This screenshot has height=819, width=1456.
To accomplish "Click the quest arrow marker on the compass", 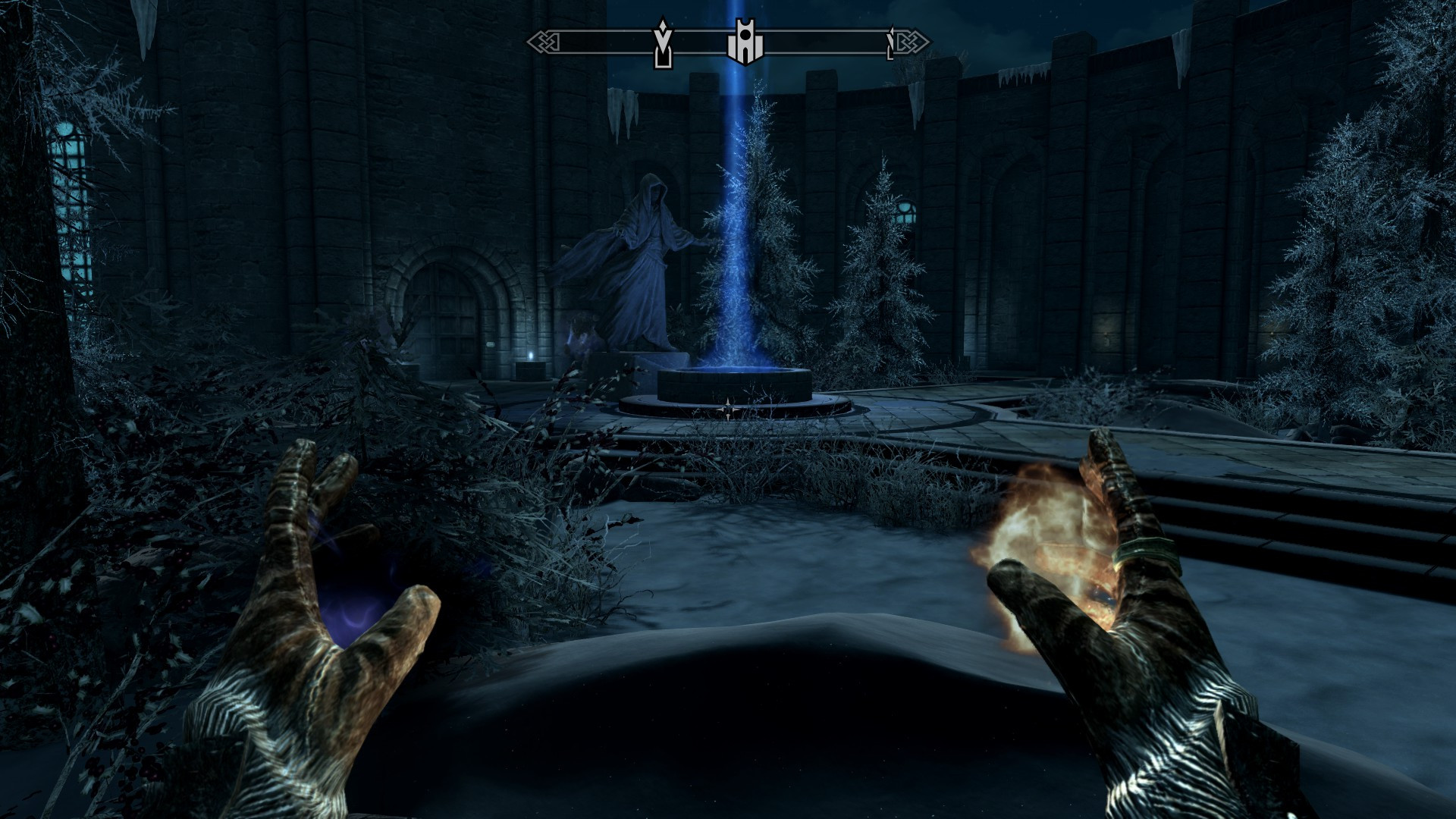I will pos(664,42).
